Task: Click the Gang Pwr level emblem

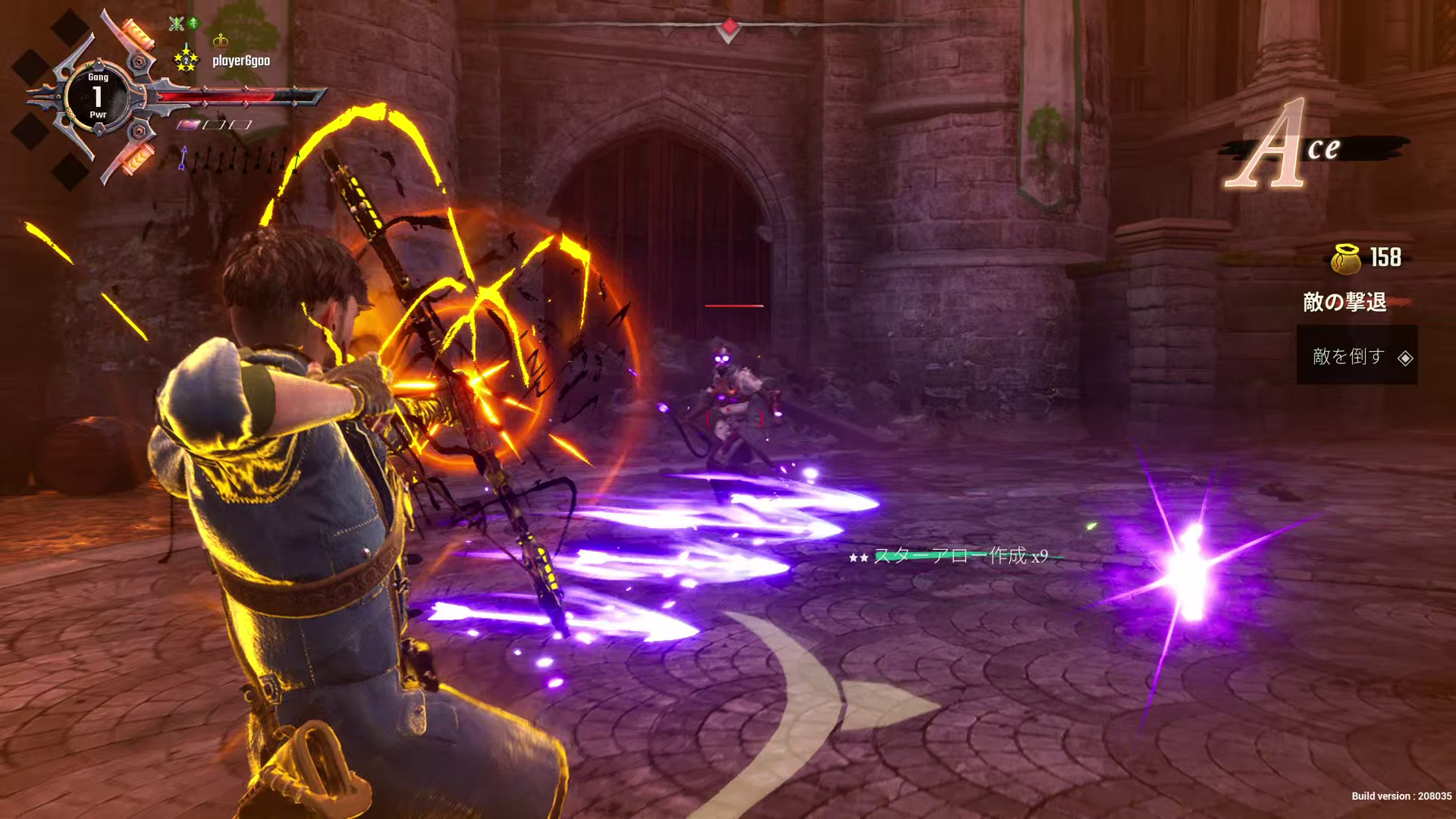Action: [x=98, y=96]
